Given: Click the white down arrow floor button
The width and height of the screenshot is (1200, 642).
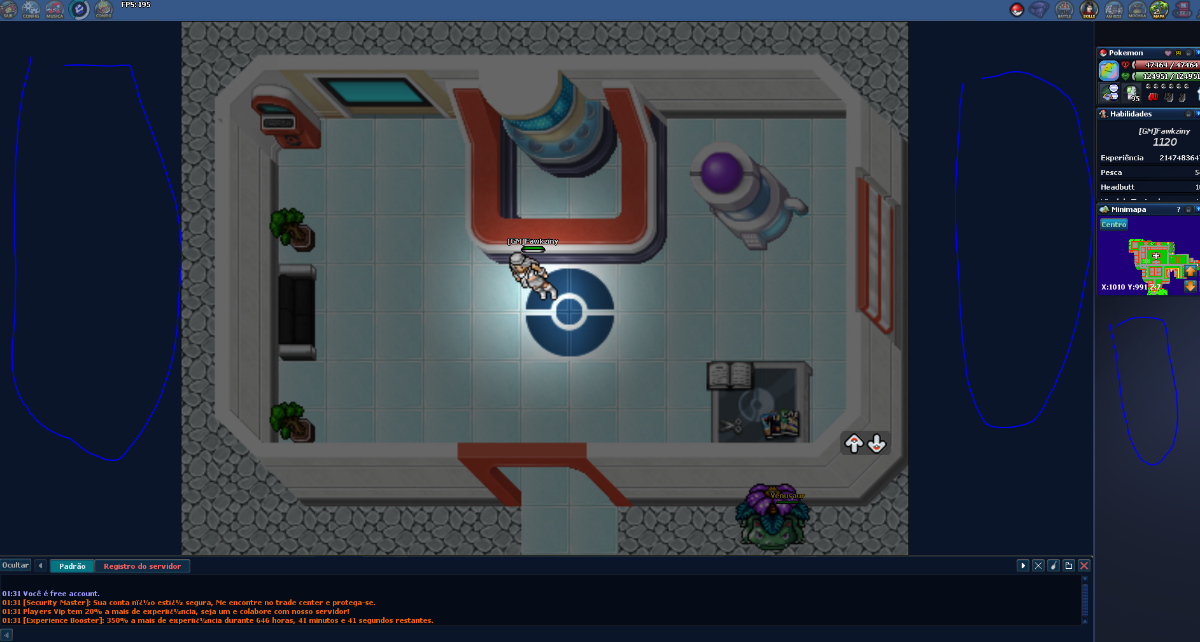Looking at the screenshot, I should [x=876, y=443].
